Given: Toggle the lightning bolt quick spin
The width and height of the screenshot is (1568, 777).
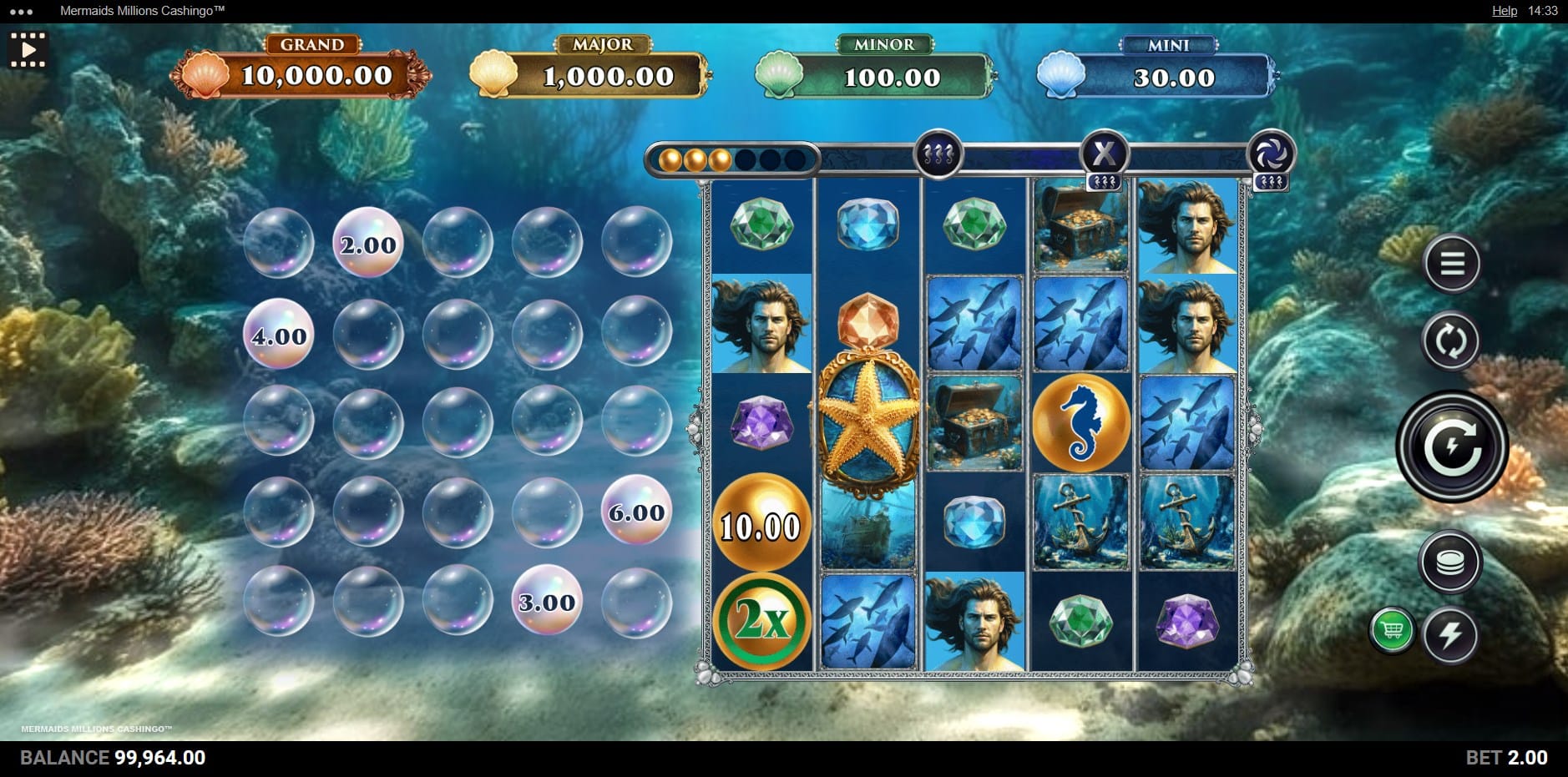Looking at the screenshot, I should tap(1450, 635).
